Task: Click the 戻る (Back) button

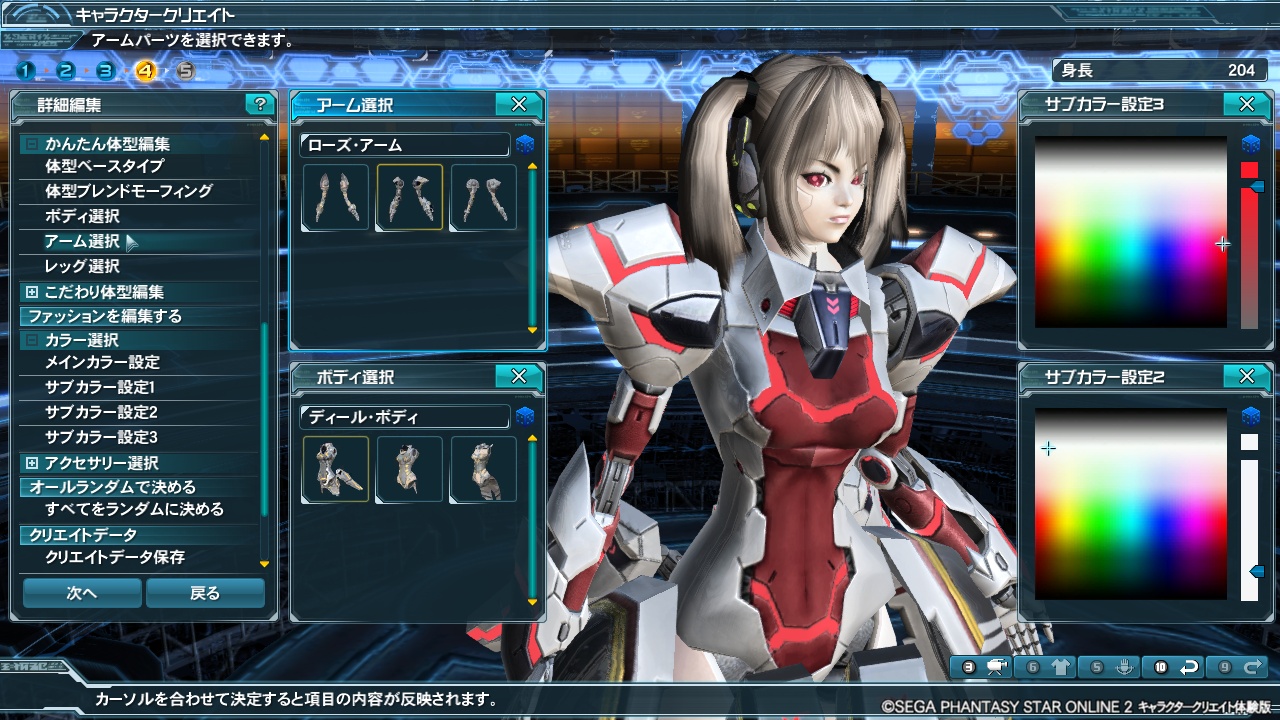Action: point(205,593)
